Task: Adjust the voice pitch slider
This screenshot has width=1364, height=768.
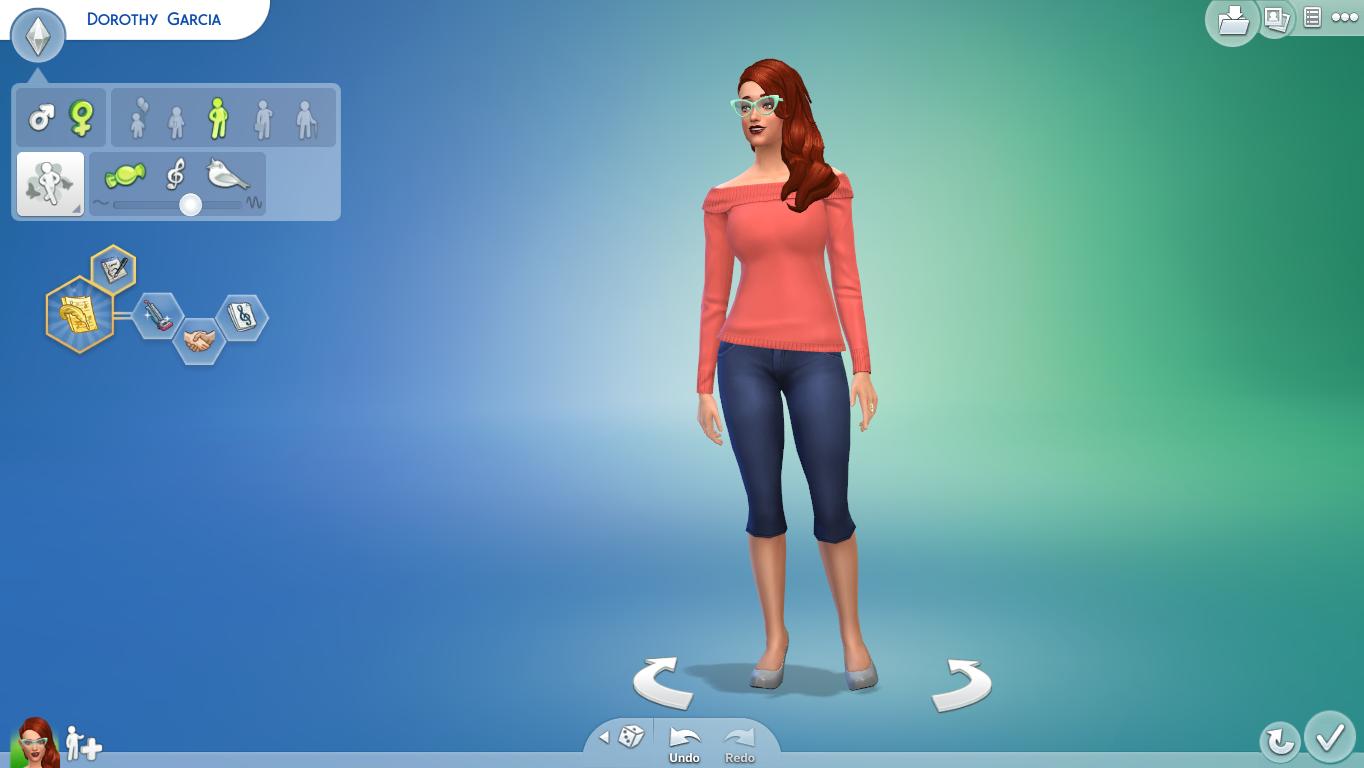Action: (x=189, y=204)
